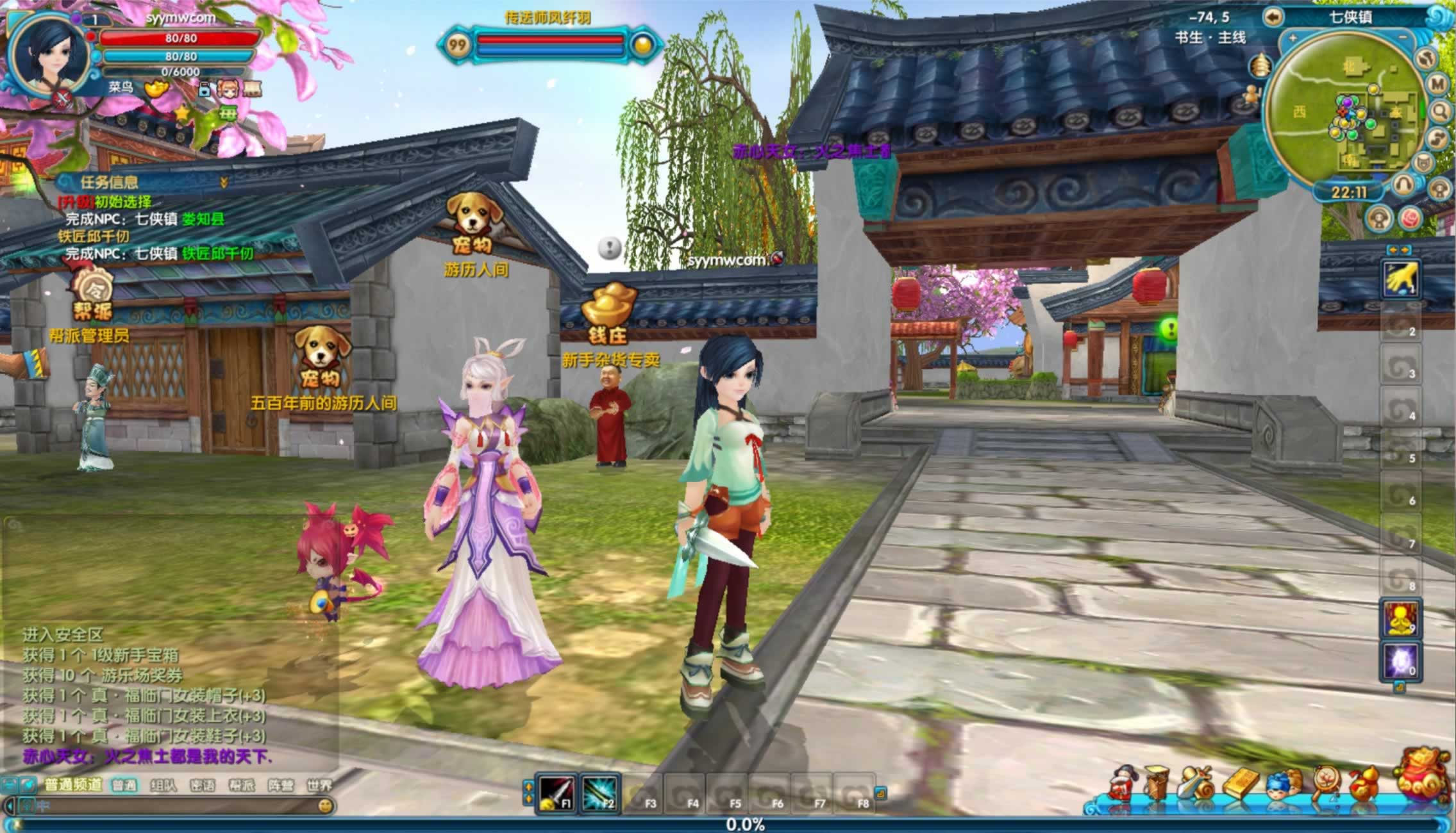The height and width of the screenshot is (833, 1456).
Task: Collapse the 任务信息 quest tracker header
Action: (x=224, y=183)
